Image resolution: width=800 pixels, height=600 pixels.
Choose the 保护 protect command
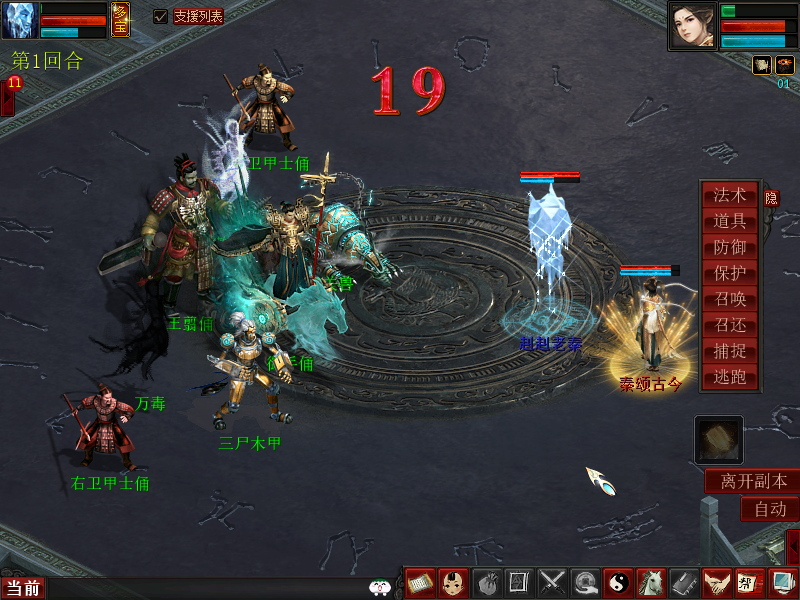tap(730, 273)
